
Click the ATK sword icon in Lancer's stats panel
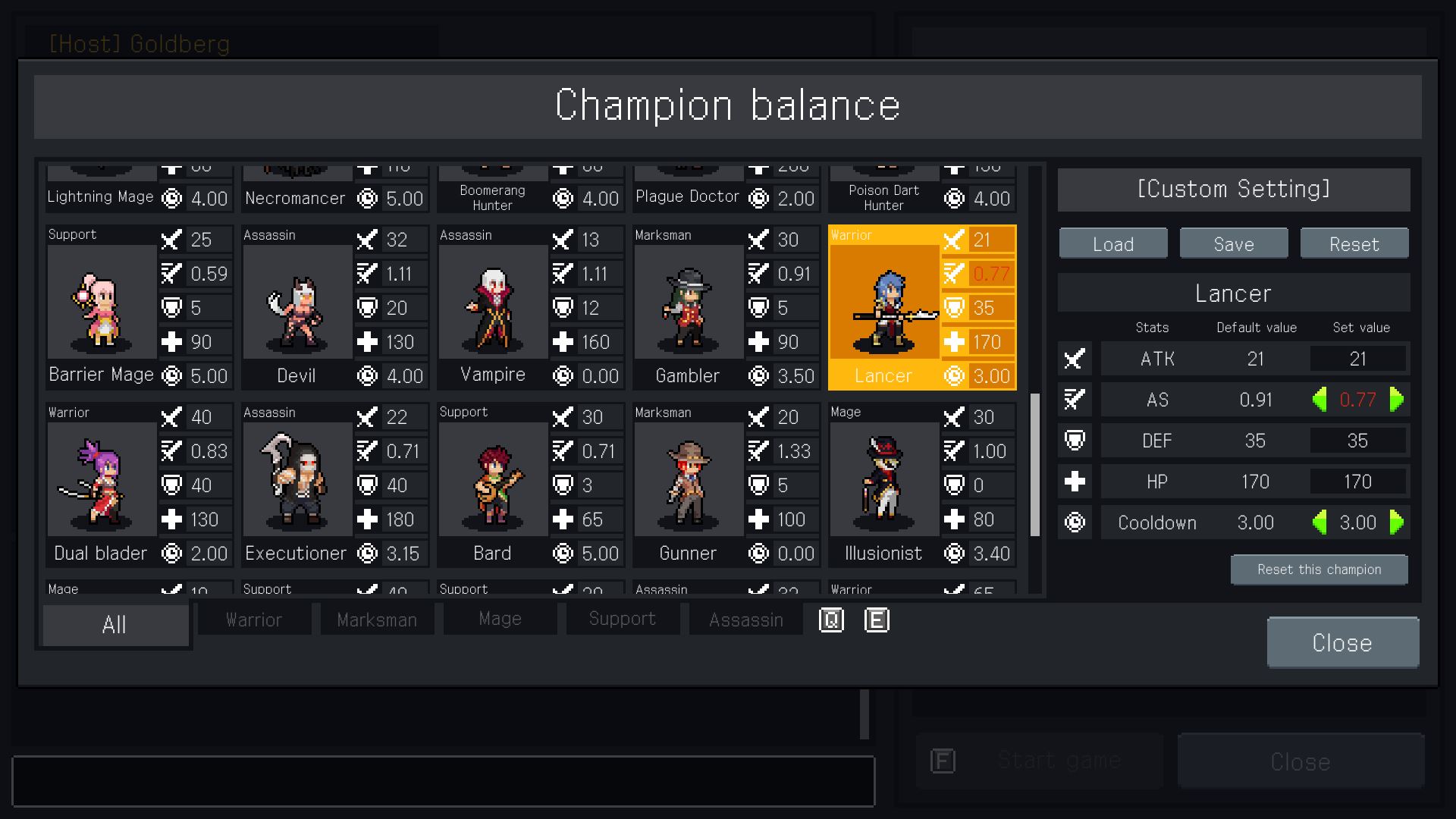[1074, 359]
